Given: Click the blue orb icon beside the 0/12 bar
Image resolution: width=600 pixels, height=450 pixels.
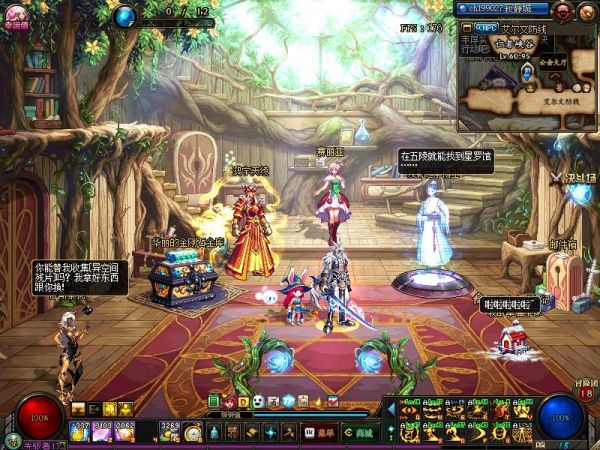Looking at the screenshot, I should tap(125, 16).
